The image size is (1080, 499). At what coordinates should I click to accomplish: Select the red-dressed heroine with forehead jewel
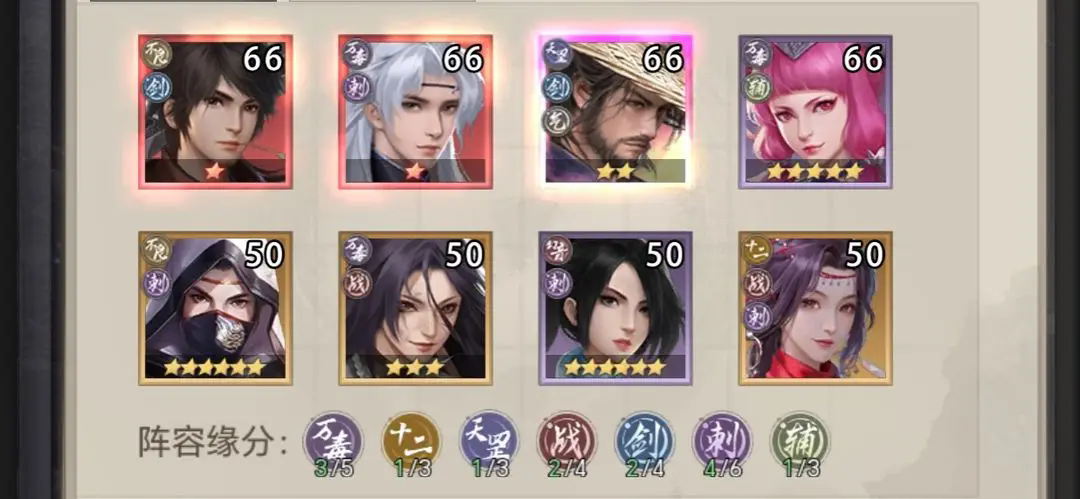815,308
